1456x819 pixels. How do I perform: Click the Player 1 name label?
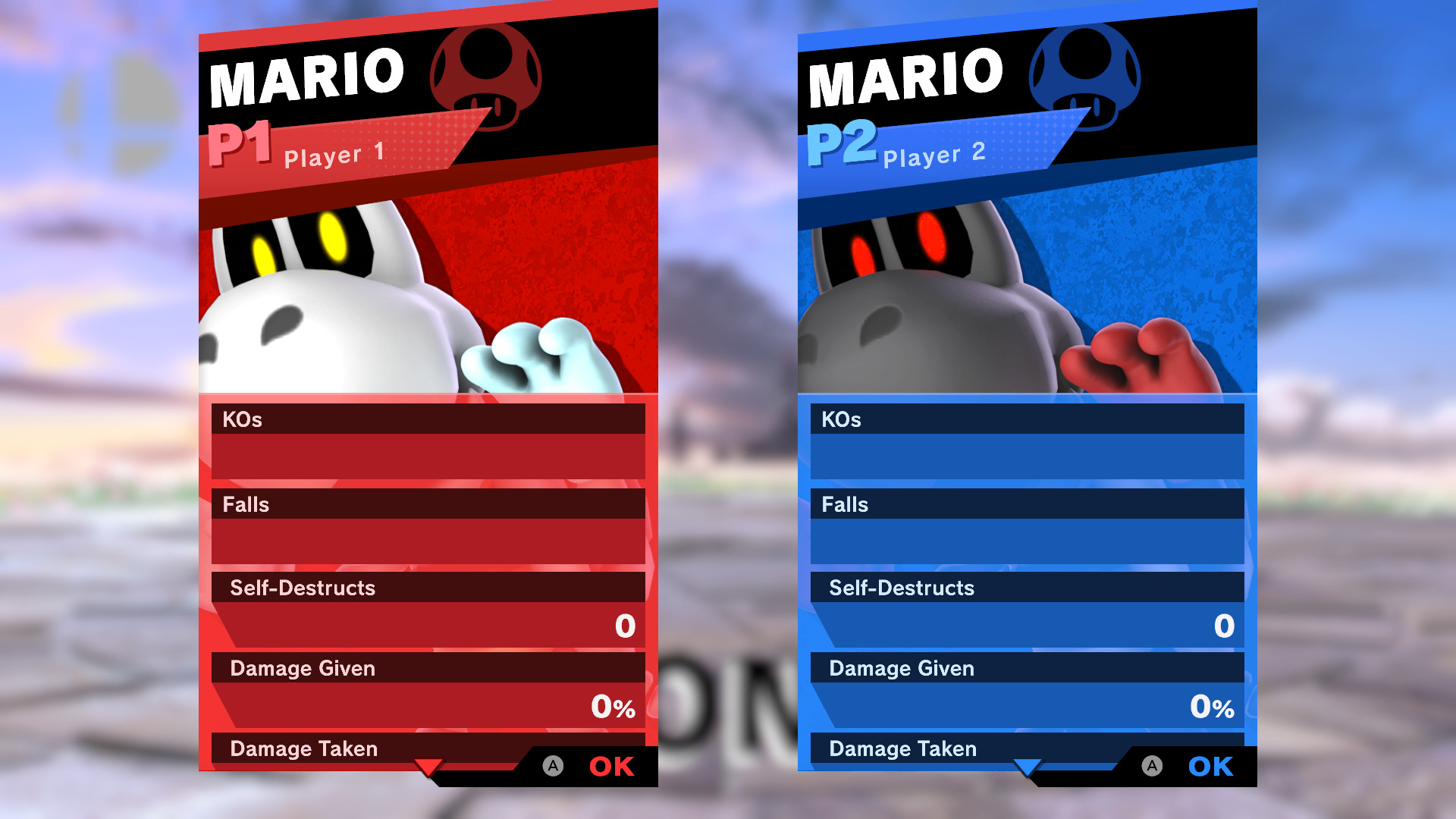[334, 156]
